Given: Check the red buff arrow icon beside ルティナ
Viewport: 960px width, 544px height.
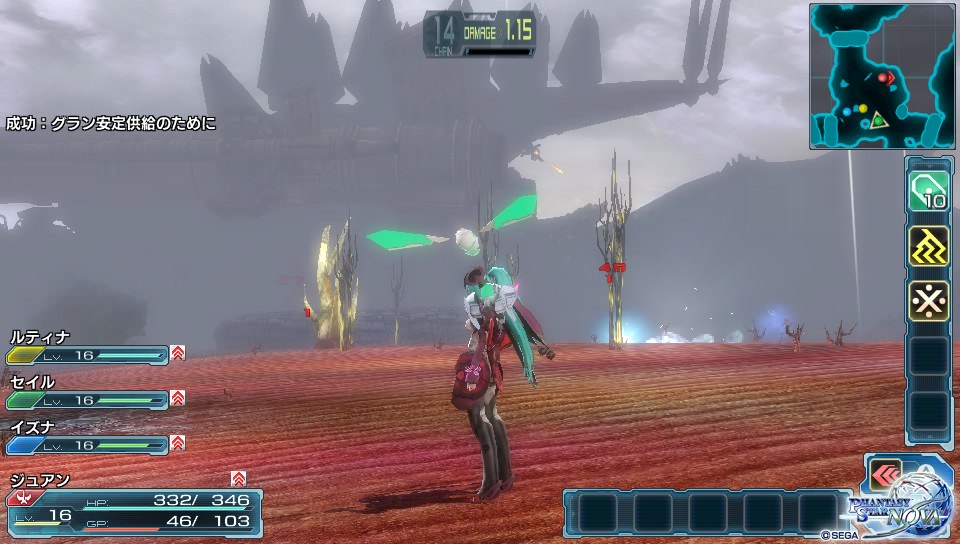Looking at the screenshot, I should [x=177, y=353].
